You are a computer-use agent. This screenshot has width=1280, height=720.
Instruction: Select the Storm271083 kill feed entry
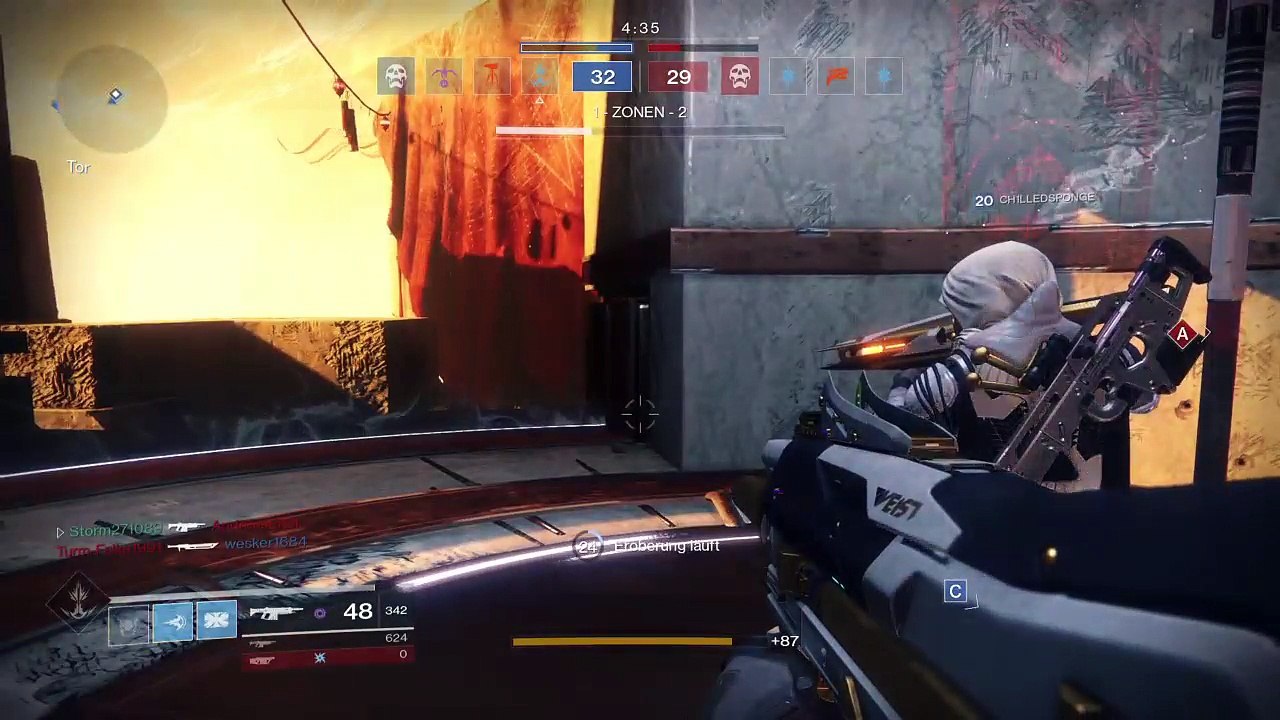[115, 528]
